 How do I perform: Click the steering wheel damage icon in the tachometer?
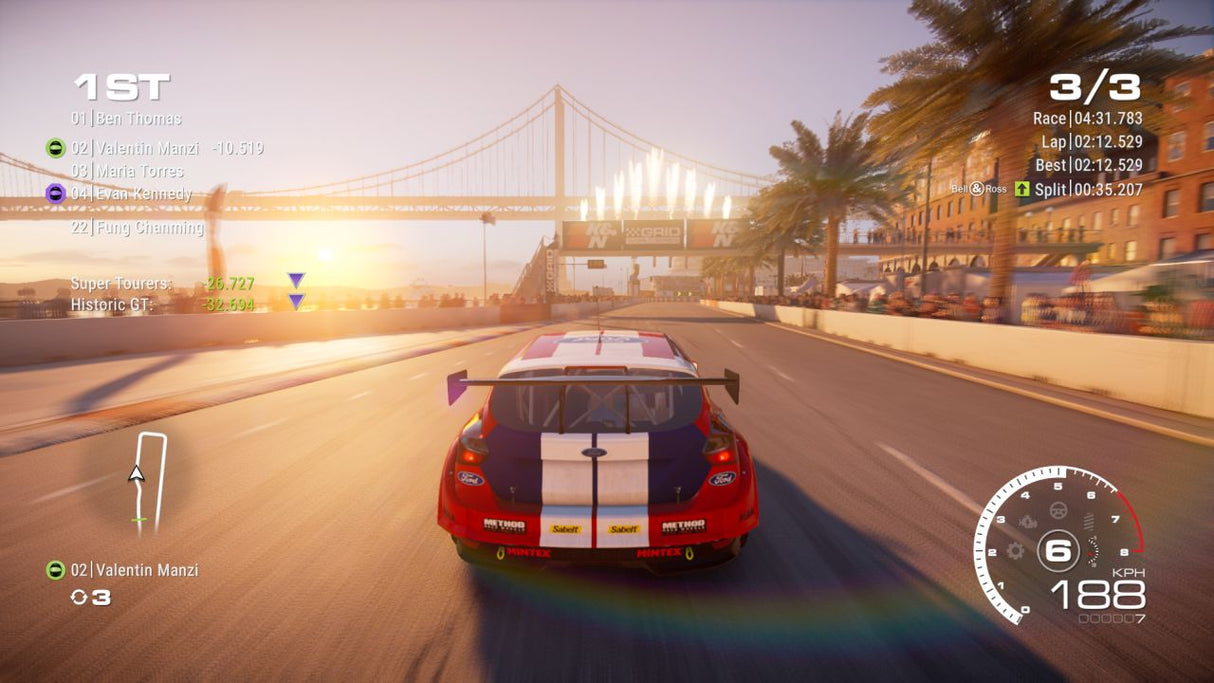point(1057,511)
